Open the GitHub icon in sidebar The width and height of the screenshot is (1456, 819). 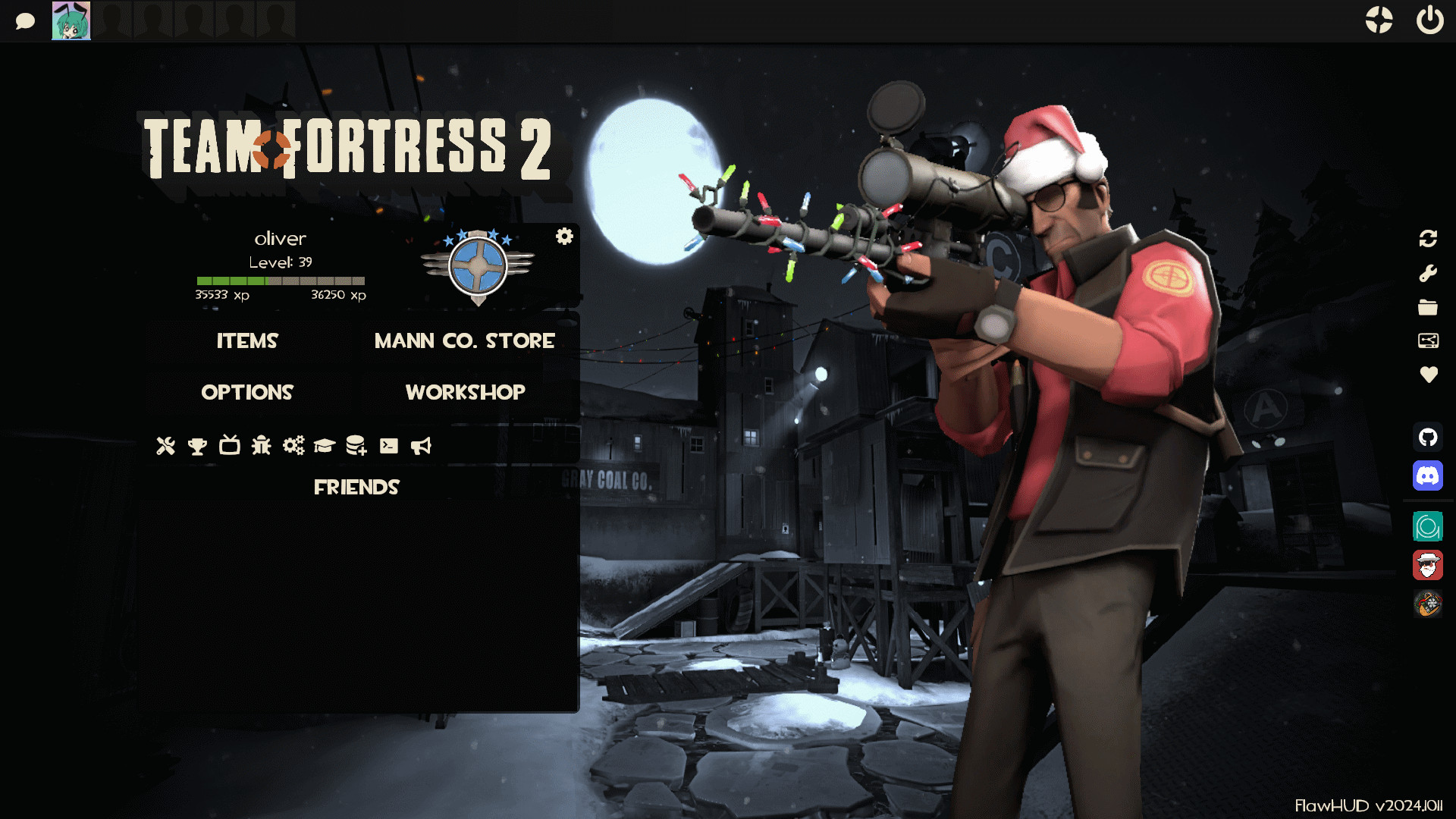[1428, 438]
